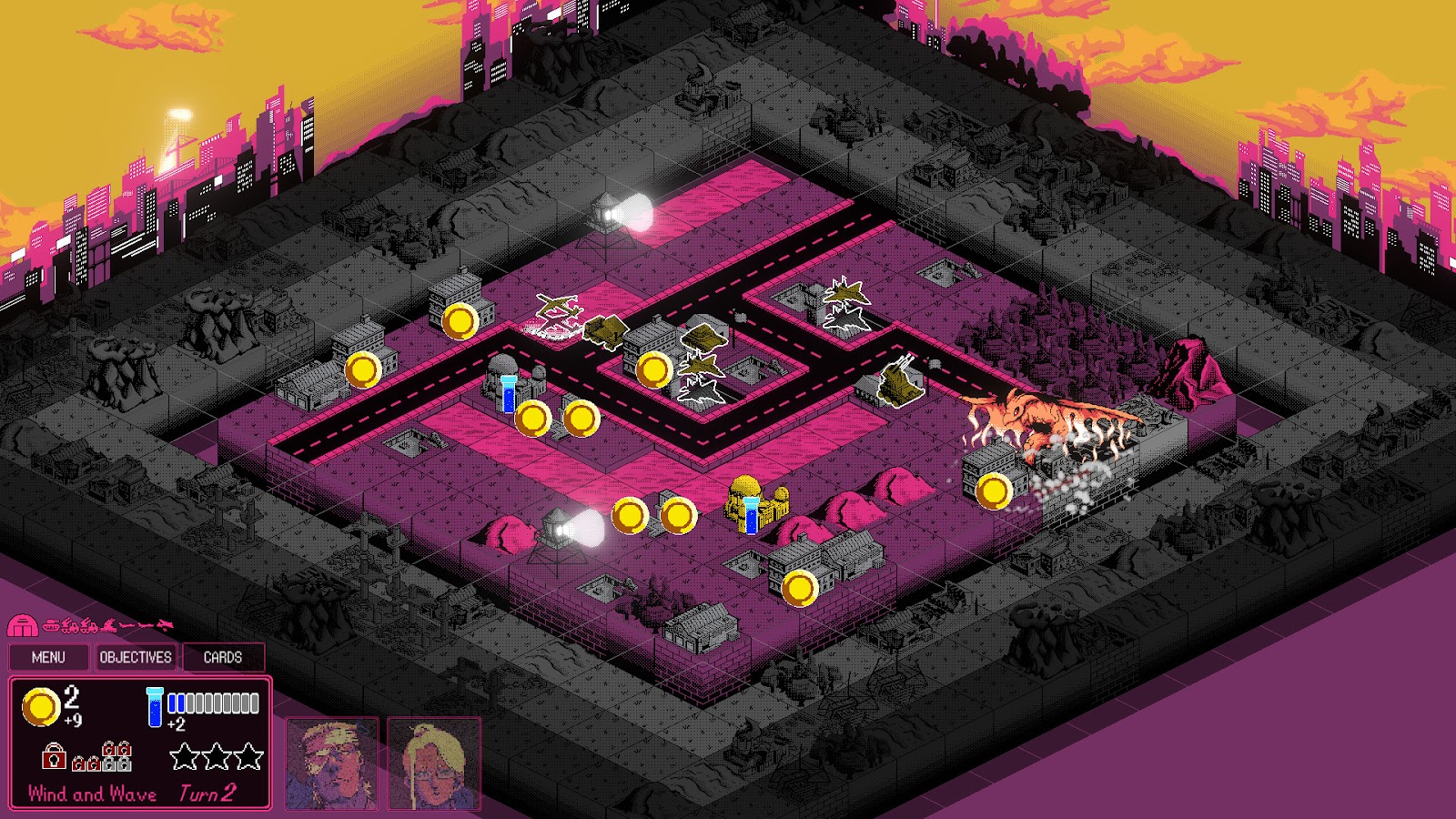
Task: Switch to the CARDS tab
Action: click(x=223, y=657)
